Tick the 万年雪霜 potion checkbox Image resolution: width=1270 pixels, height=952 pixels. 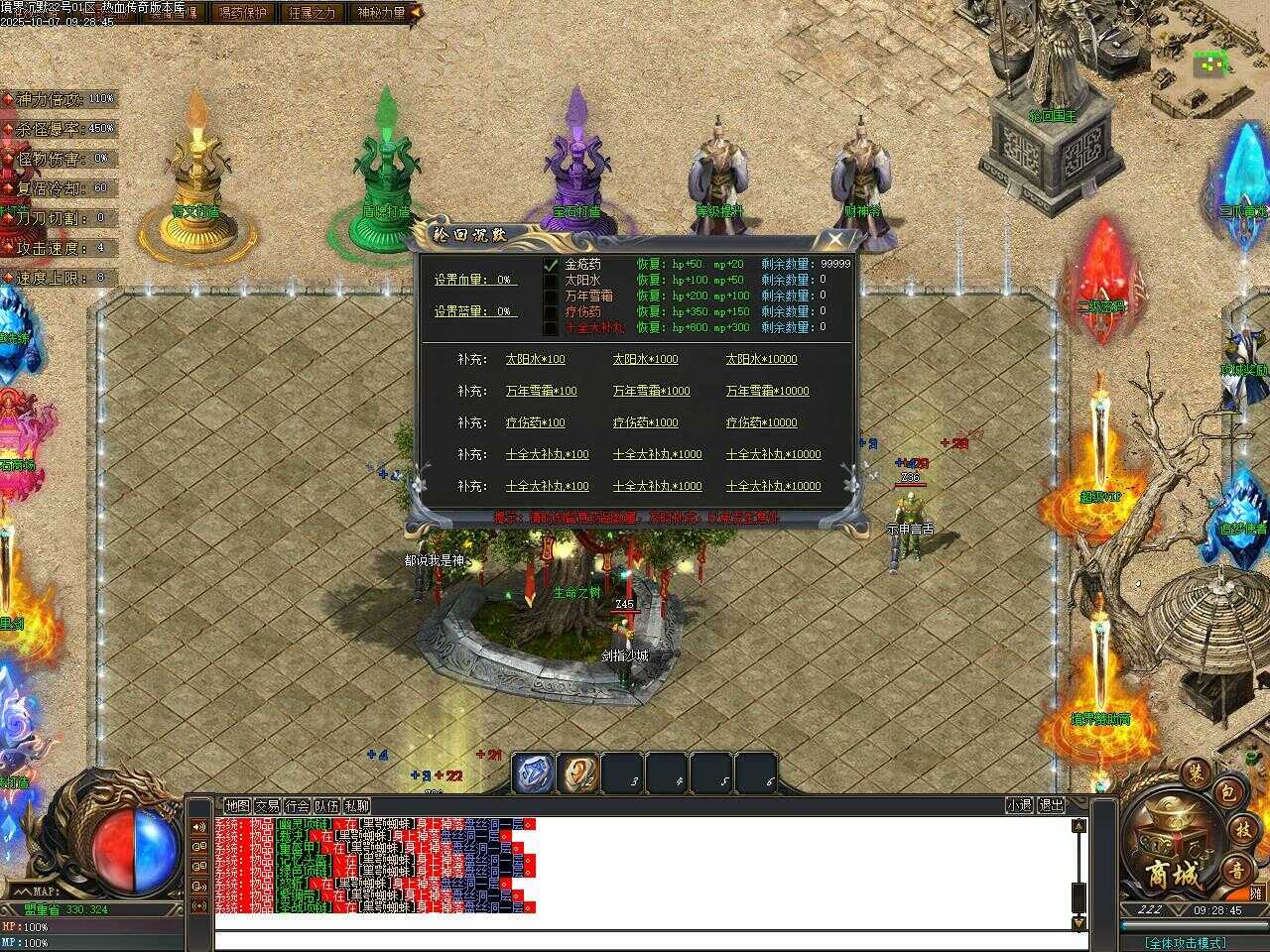tap(551, 297)
